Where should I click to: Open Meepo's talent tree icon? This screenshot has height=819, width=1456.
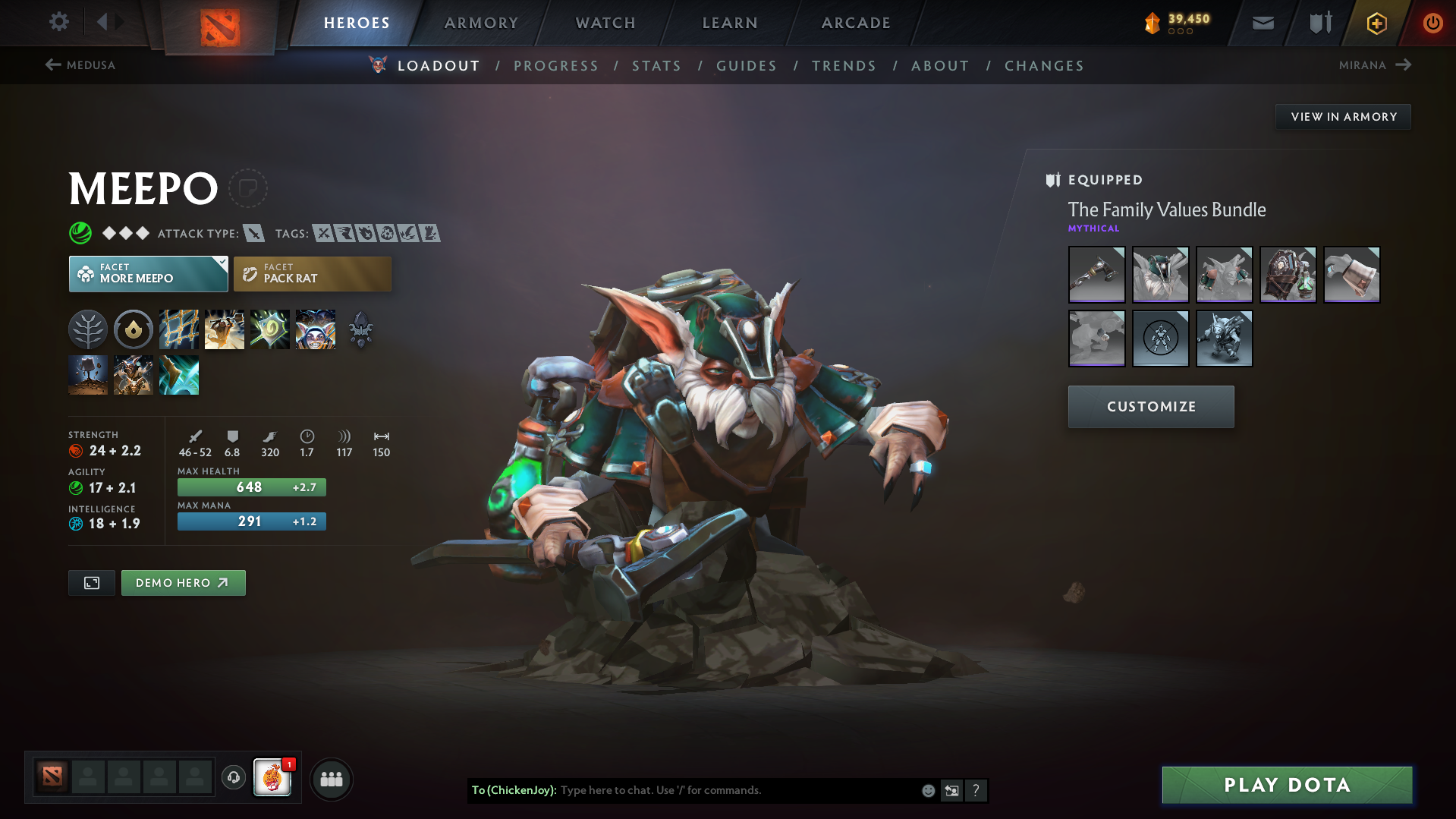(88, 329)
